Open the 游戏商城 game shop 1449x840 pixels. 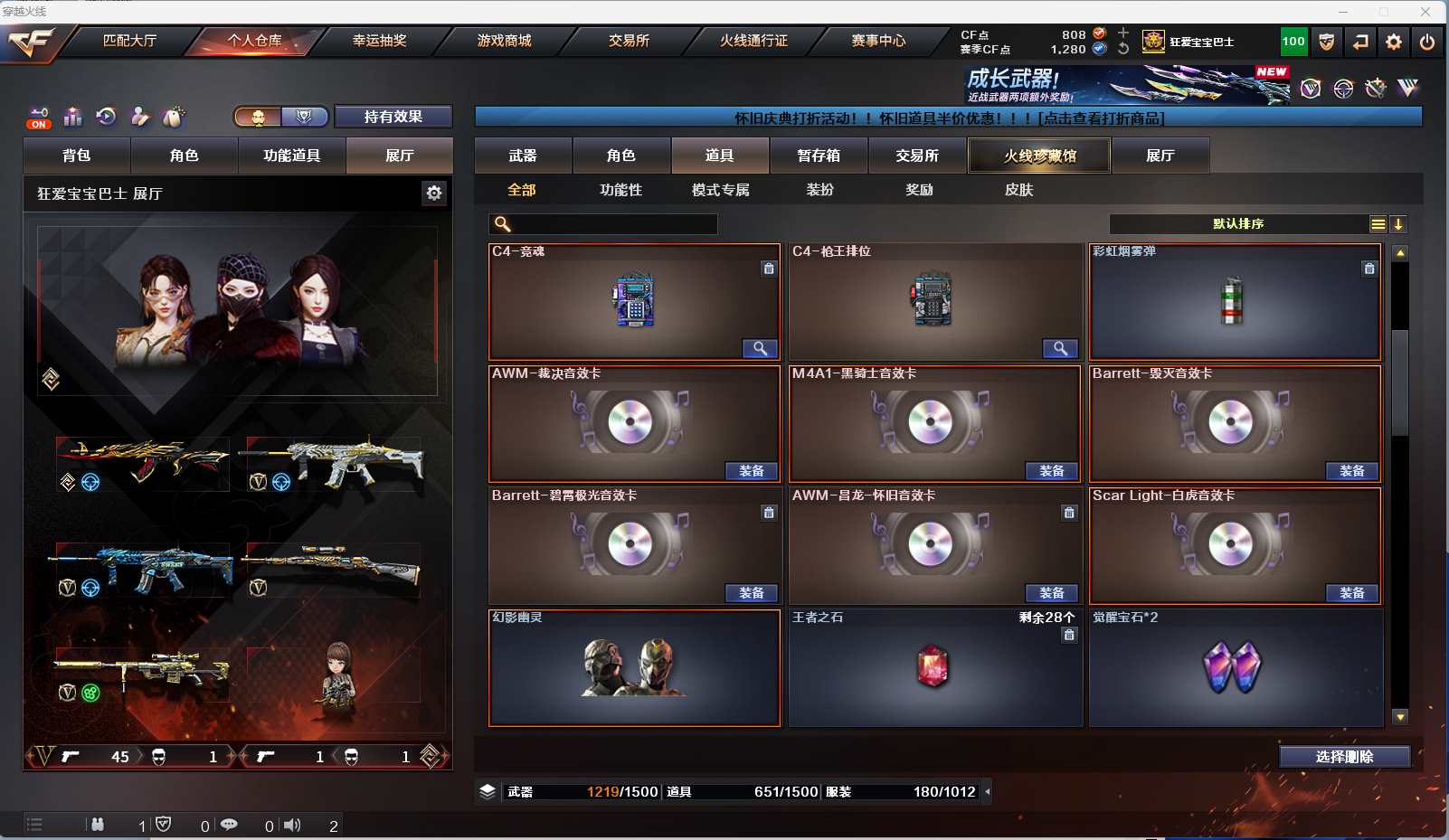pyautogui.click(x=504, y=41)
